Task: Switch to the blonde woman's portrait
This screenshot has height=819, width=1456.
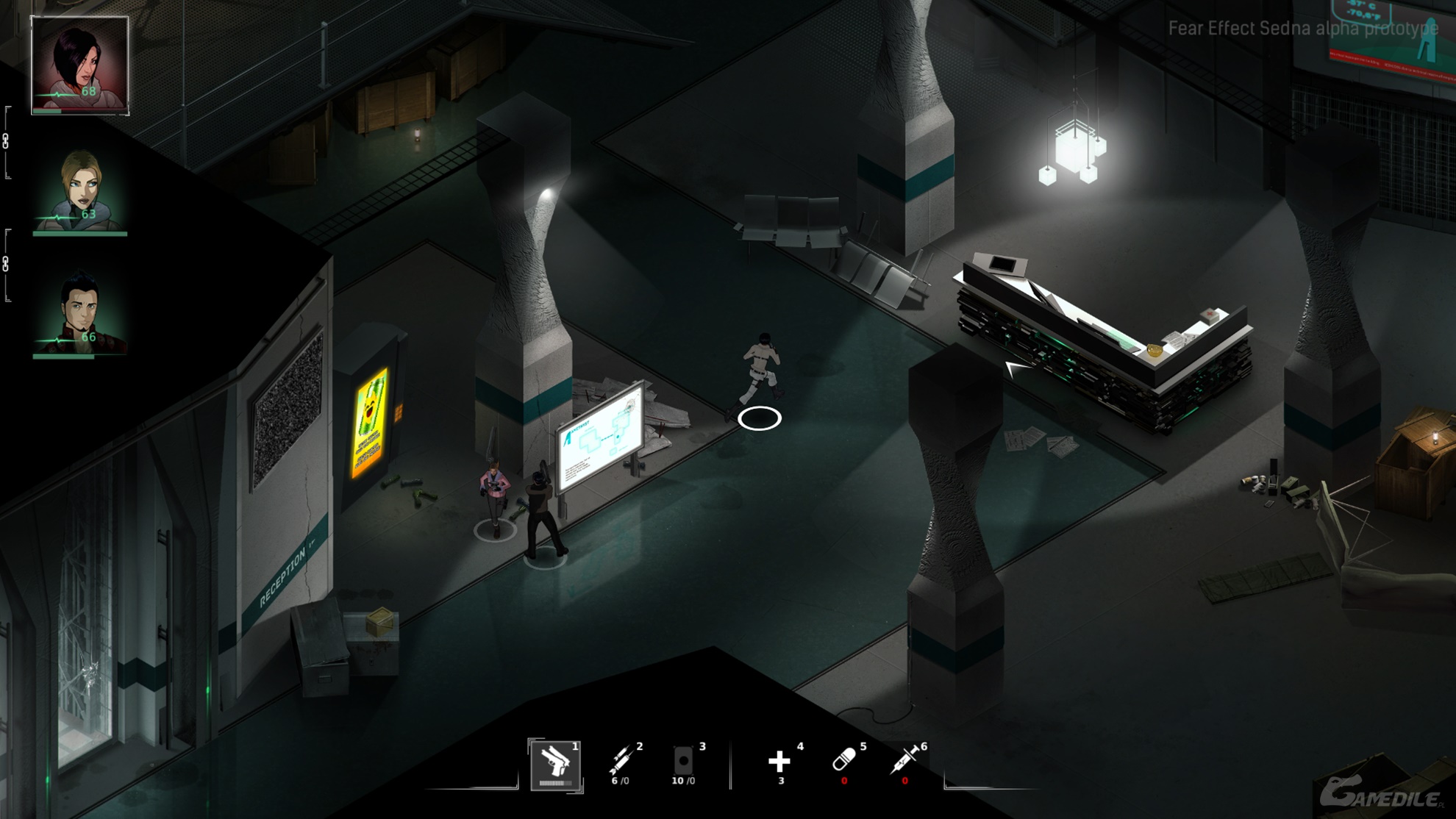Action: pyautogui.click(x=80, y=191)
